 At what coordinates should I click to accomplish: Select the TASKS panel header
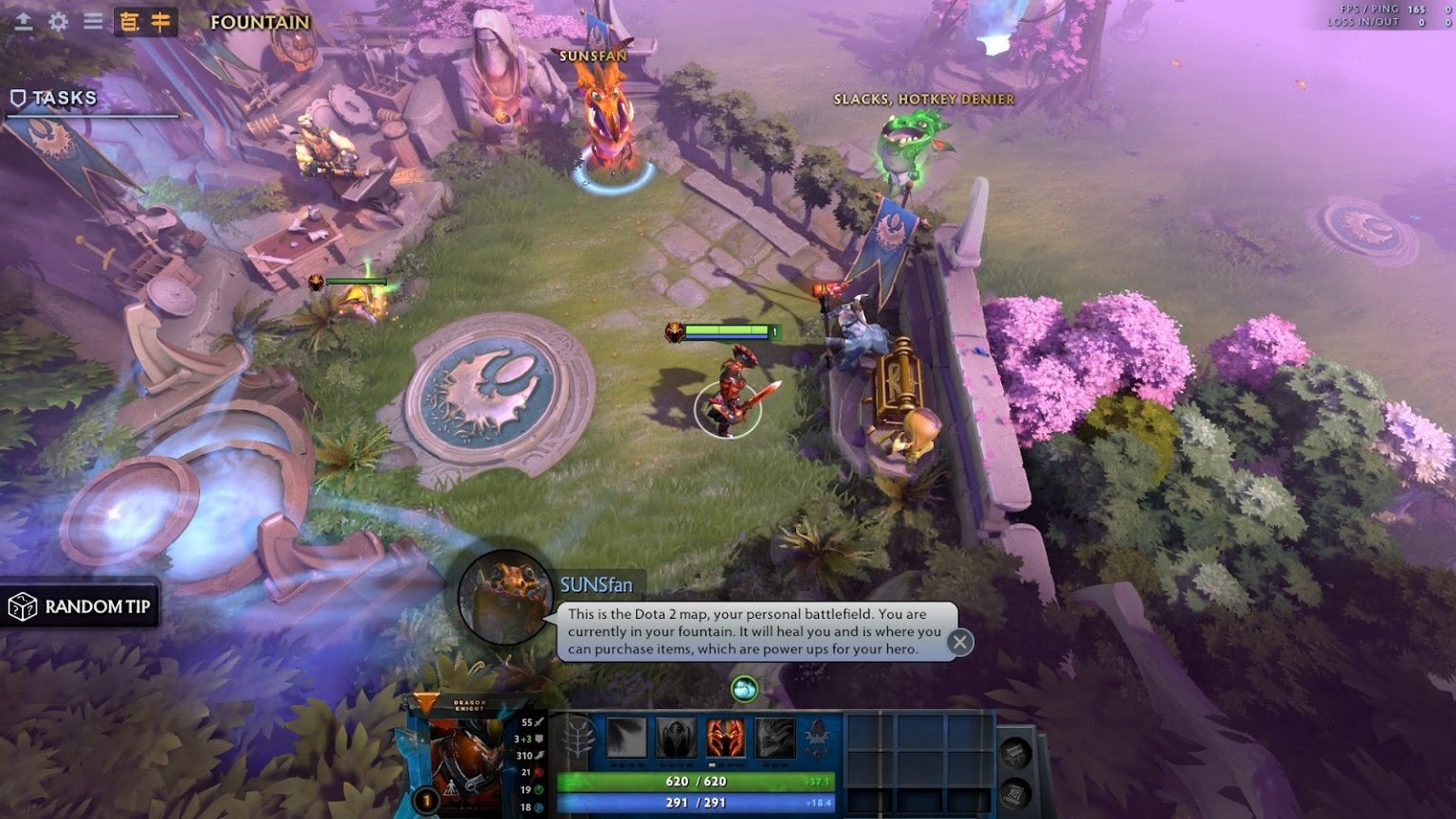tap(63, 97)
